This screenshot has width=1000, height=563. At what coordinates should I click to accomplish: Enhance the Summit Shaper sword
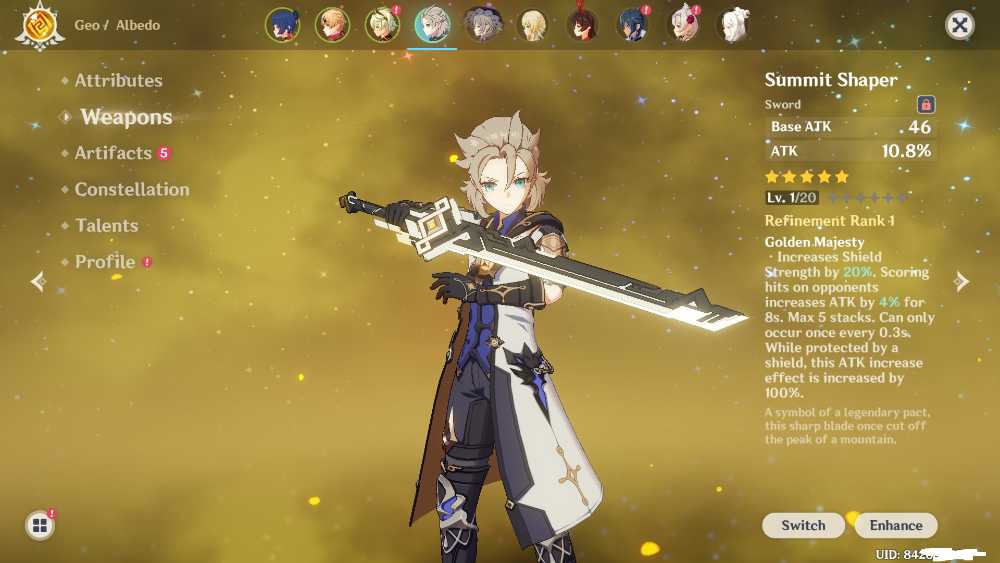click(x=895, y=525)
